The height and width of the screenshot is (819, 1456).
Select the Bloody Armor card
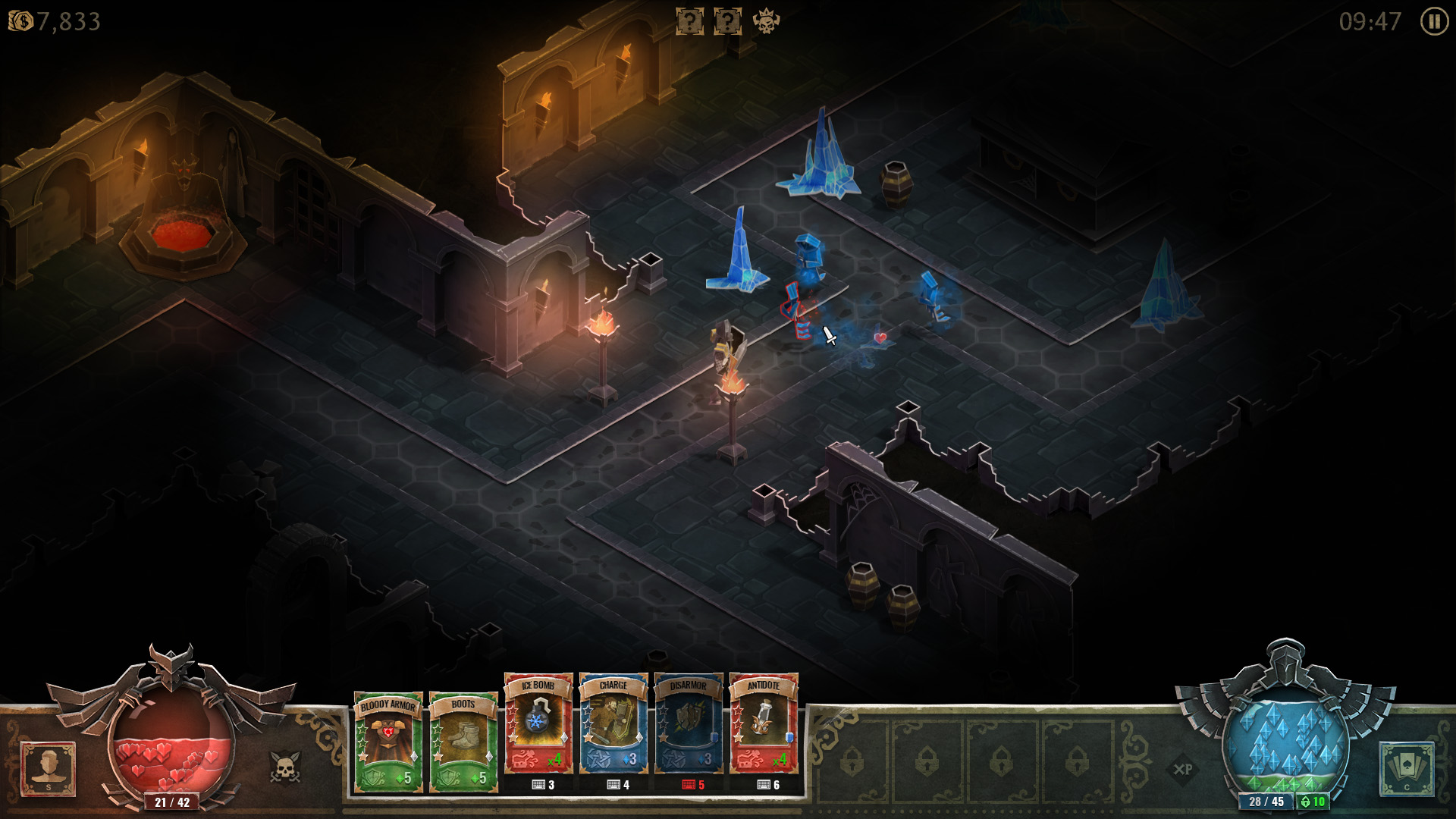(x=388, y=739)
